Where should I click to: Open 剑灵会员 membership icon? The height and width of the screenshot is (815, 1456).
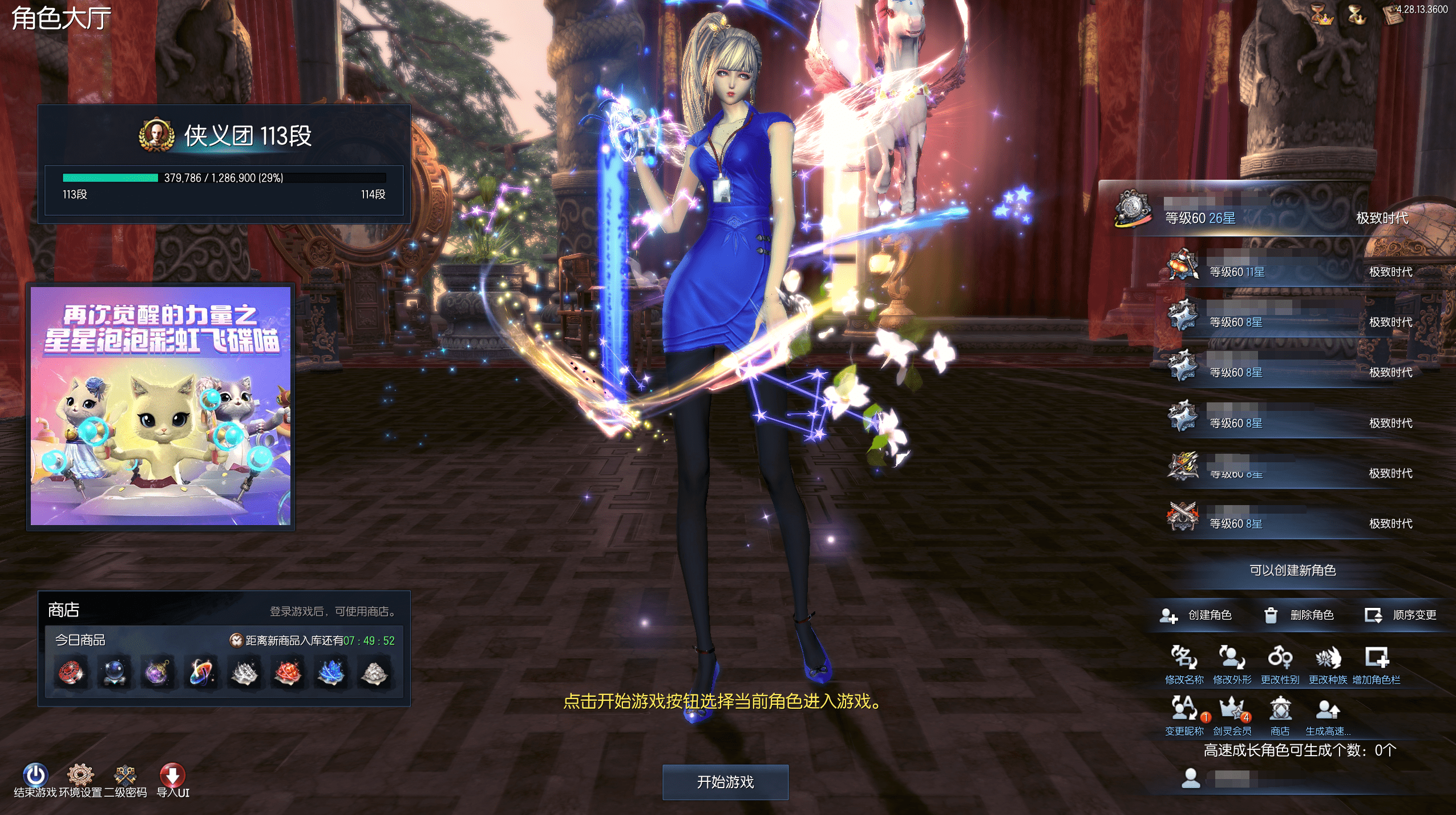point(1232,710)
